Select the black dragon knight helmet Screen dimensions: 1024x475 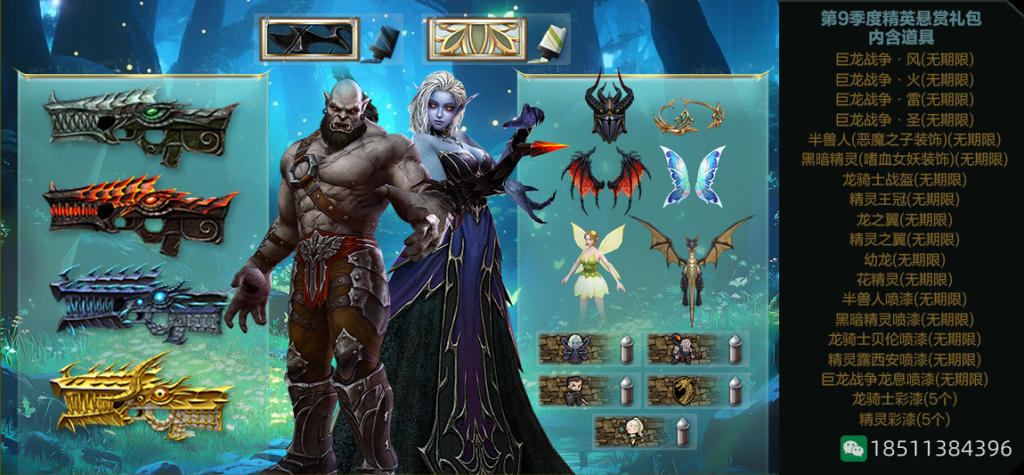[x=609, y=107]
